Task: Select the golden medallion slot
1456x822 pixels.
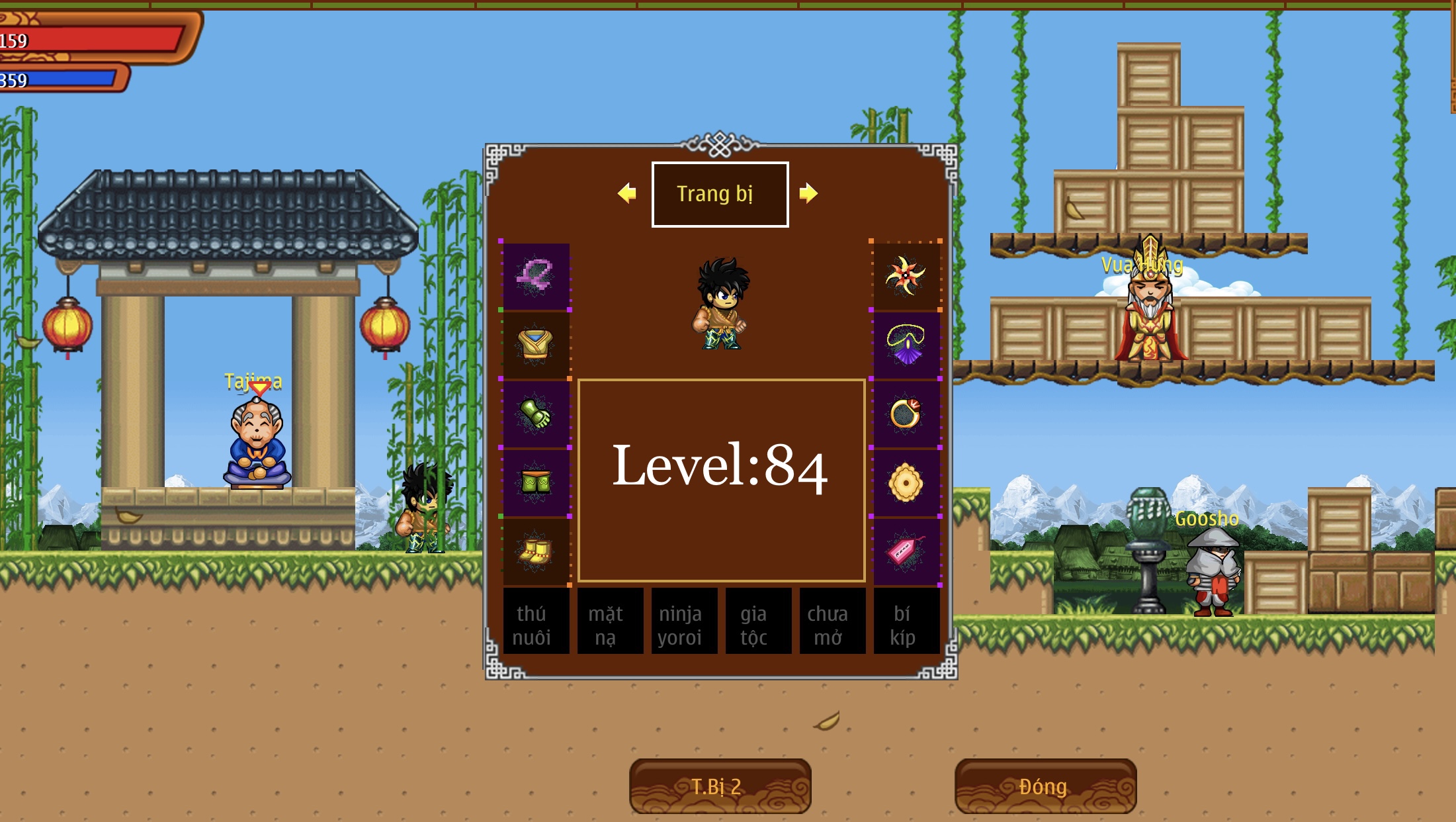Action: coord(906,482)
